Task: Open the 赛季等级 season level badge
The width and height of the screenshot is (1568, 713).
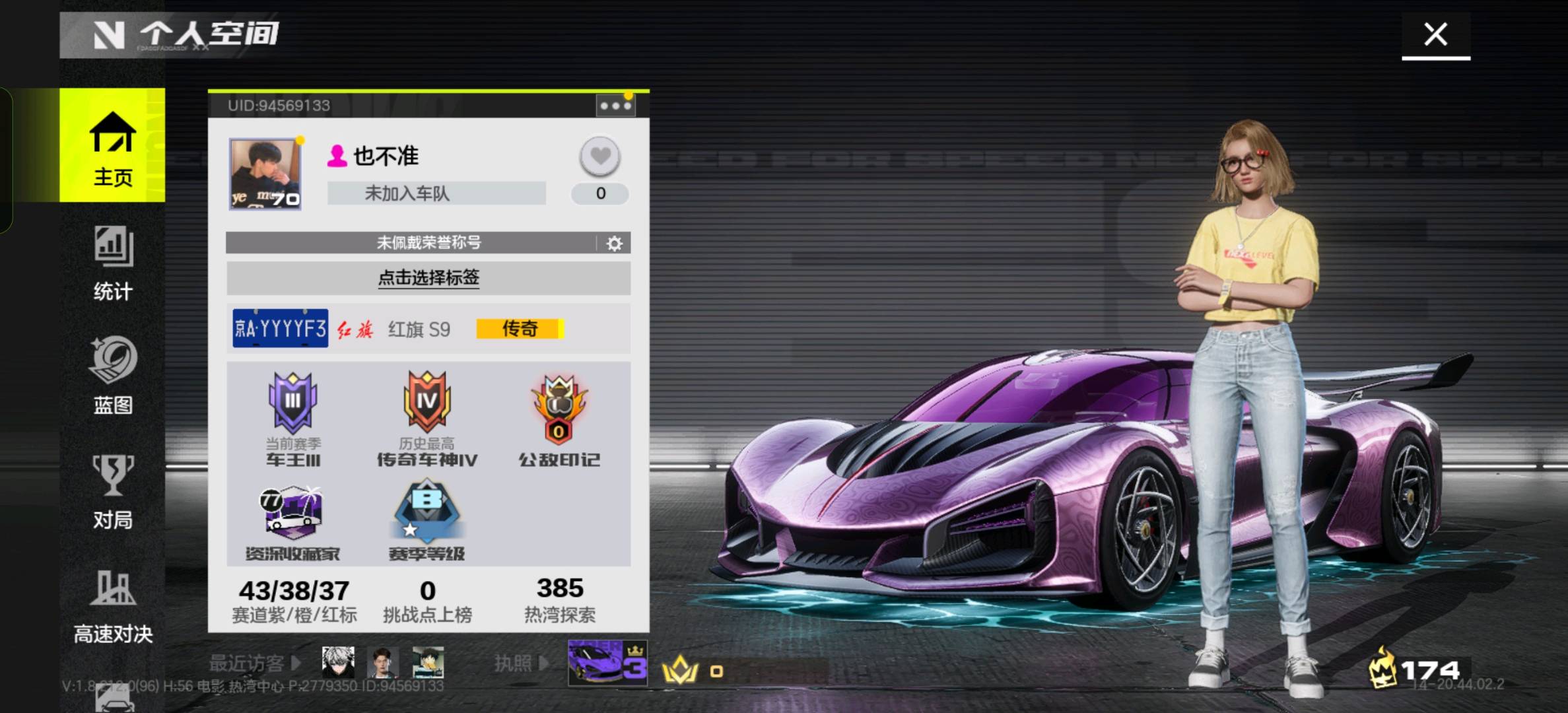Action: point(426,522)
